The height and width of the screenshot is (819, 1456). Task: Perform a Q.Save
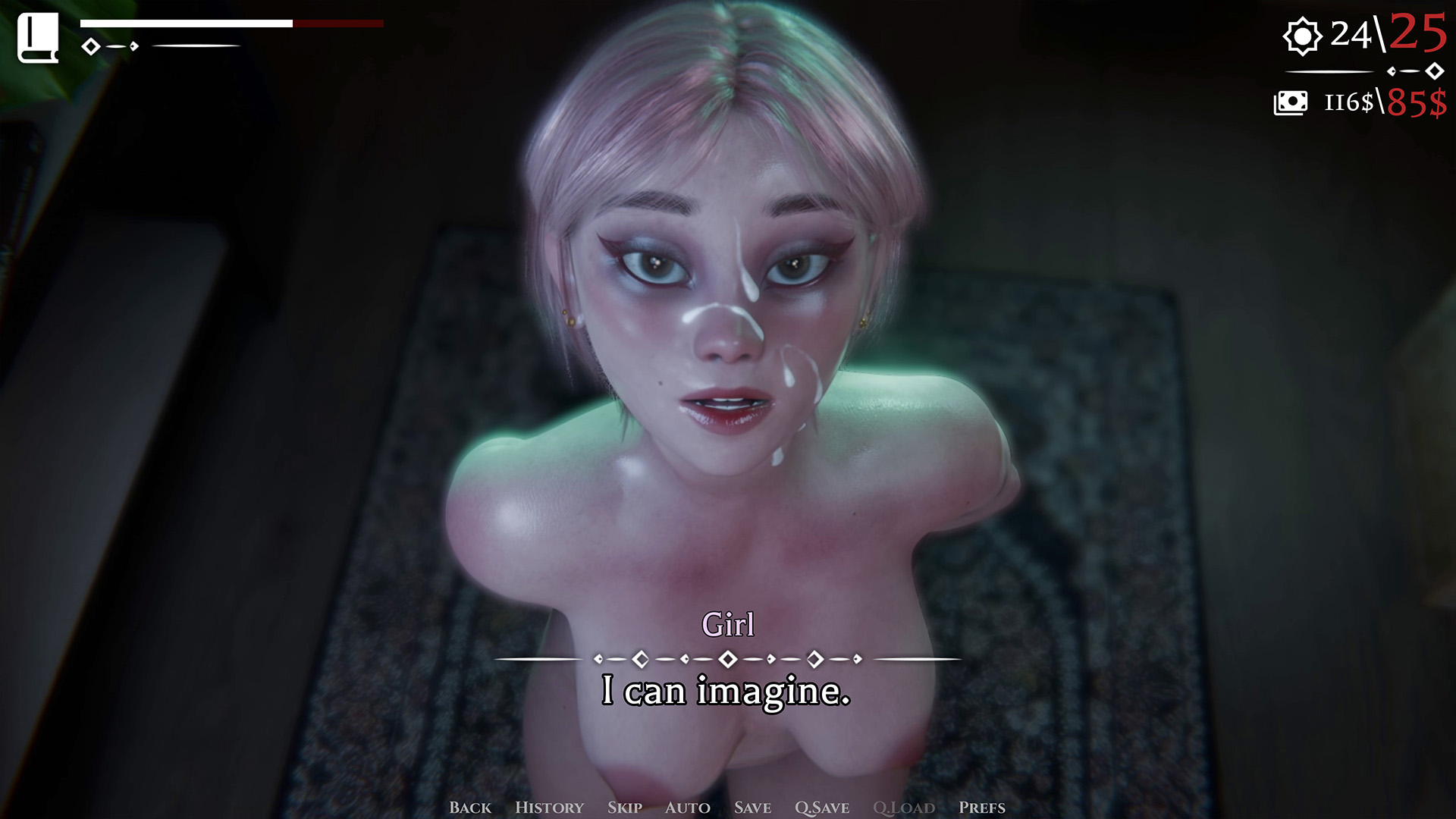(x=821, y=808)
